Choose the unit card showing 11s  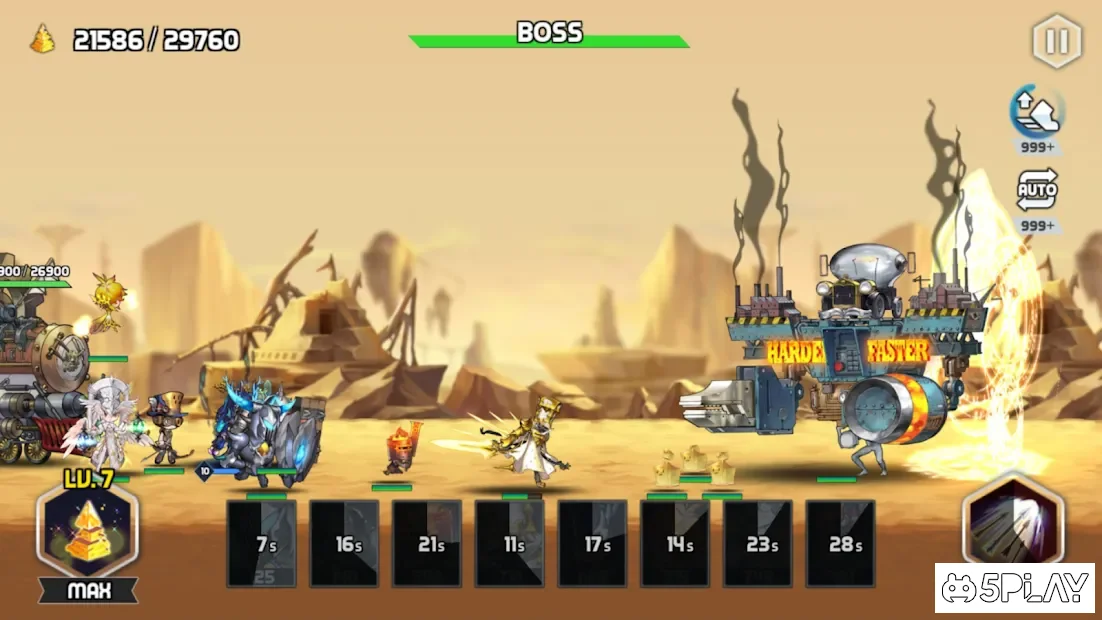coord(510,543)
